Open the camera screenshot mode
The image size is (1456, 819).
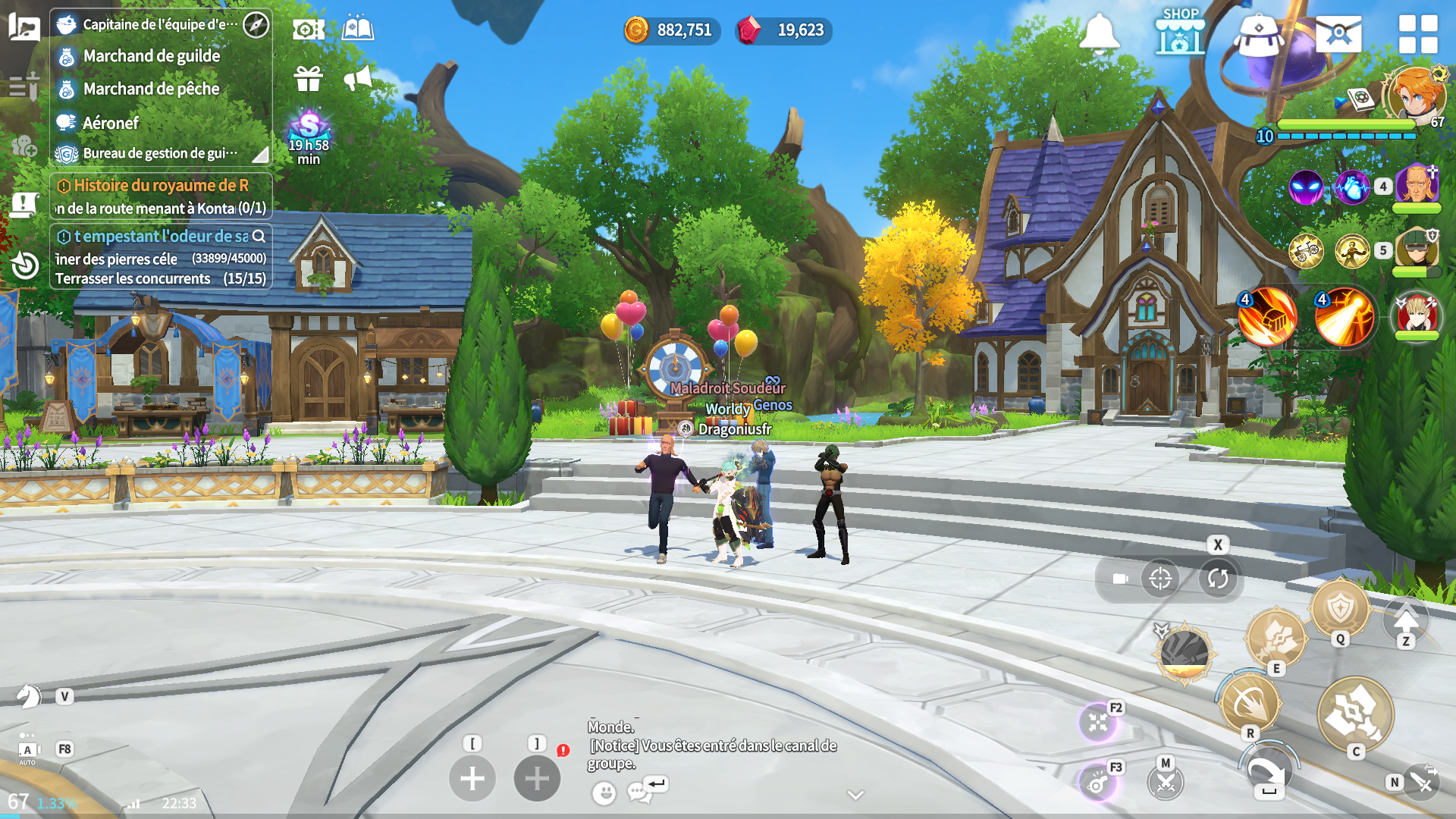[309, 30]
